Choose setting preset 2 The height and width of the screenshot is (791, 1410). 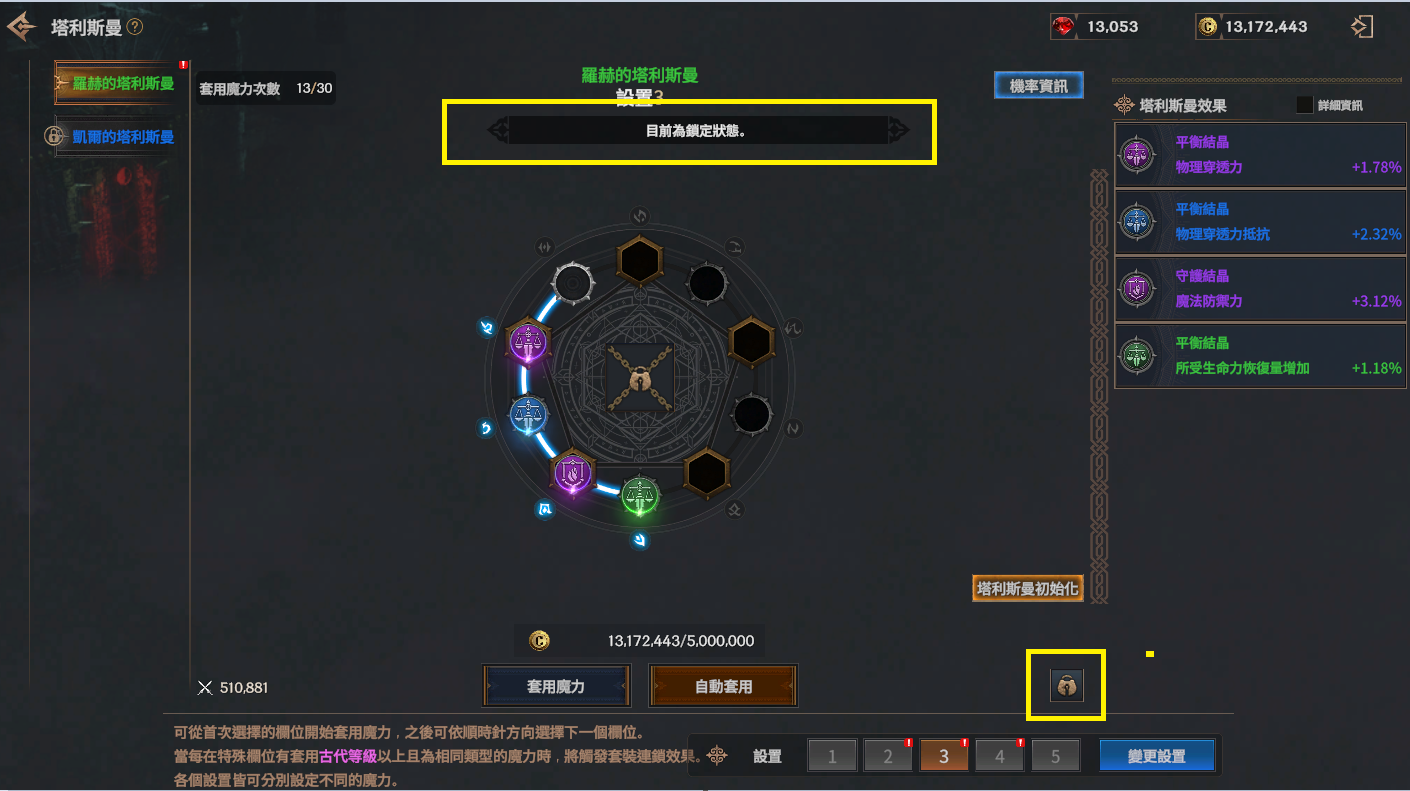tap(887, 756)
